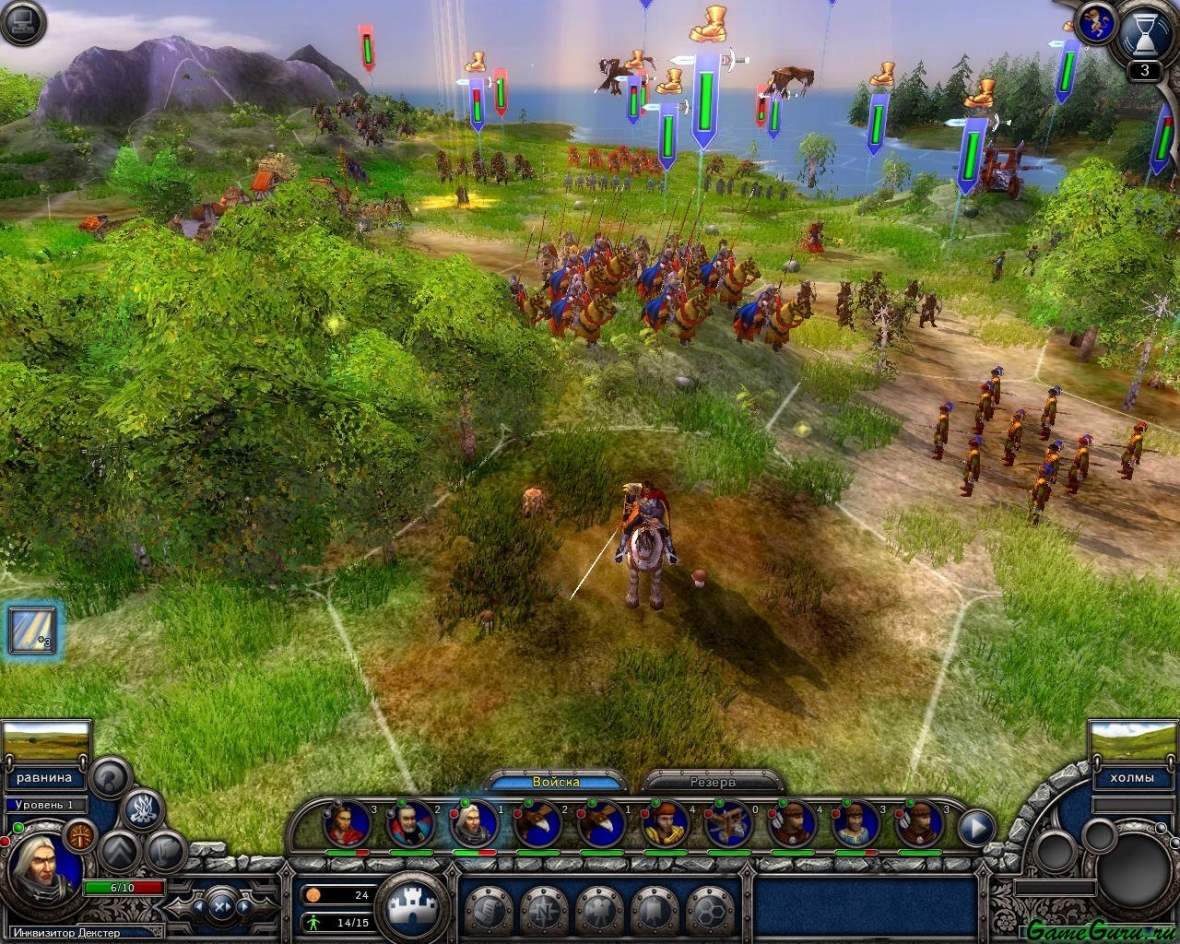Select the ballista unit portrait
1180x944 pixels.
(x=728, y=824)
